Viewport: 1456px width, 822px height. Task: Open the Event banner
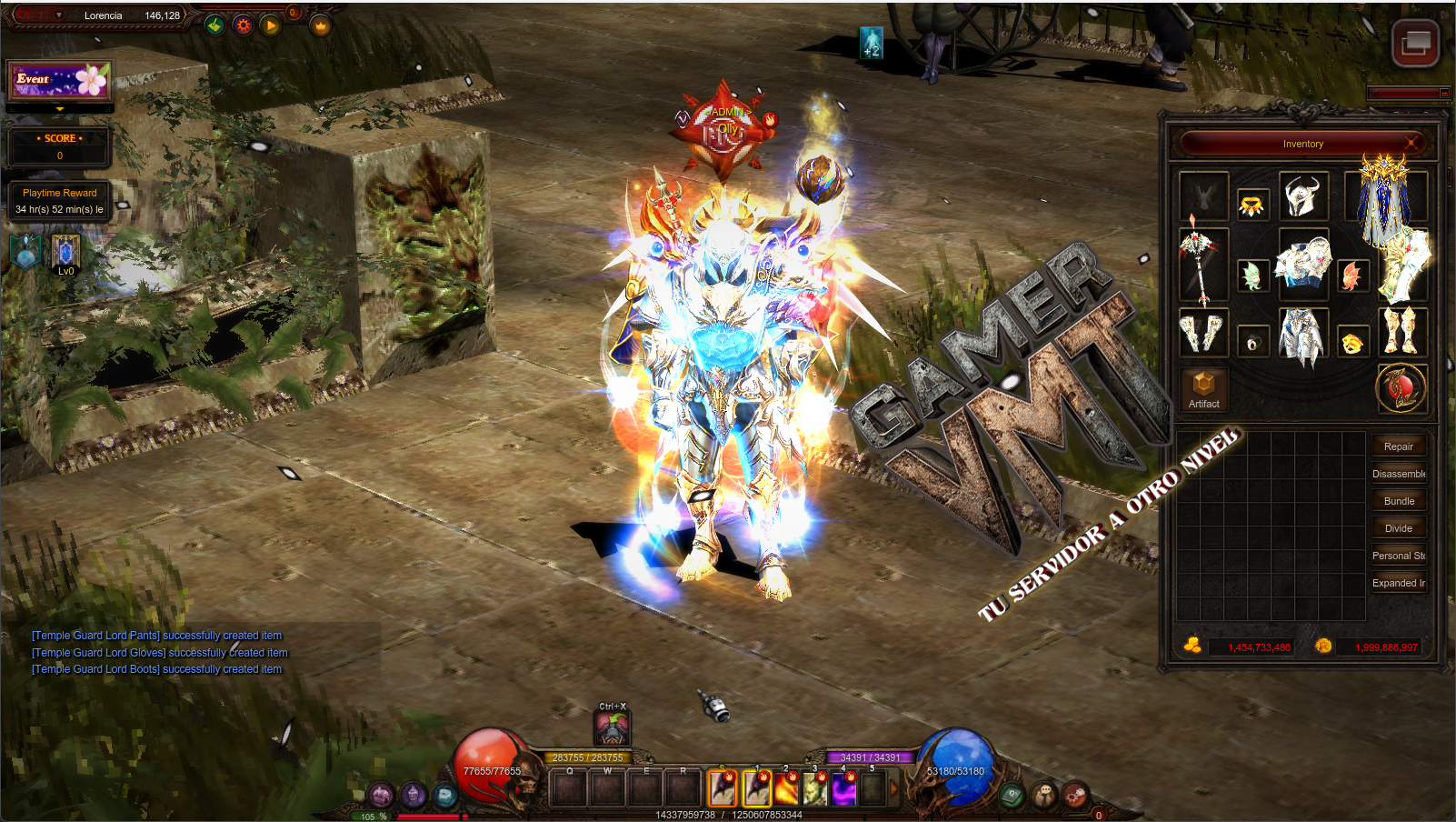pyautogui.click(x=60, y=81)
